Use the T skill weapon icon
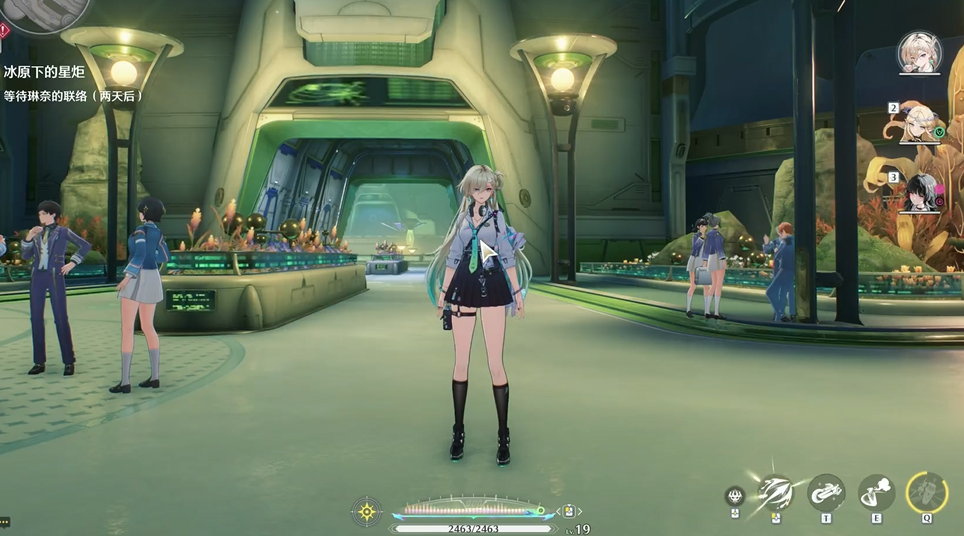The width and height of the screenshot is (964, 536). pyautogui.click(x=826, y=492)
